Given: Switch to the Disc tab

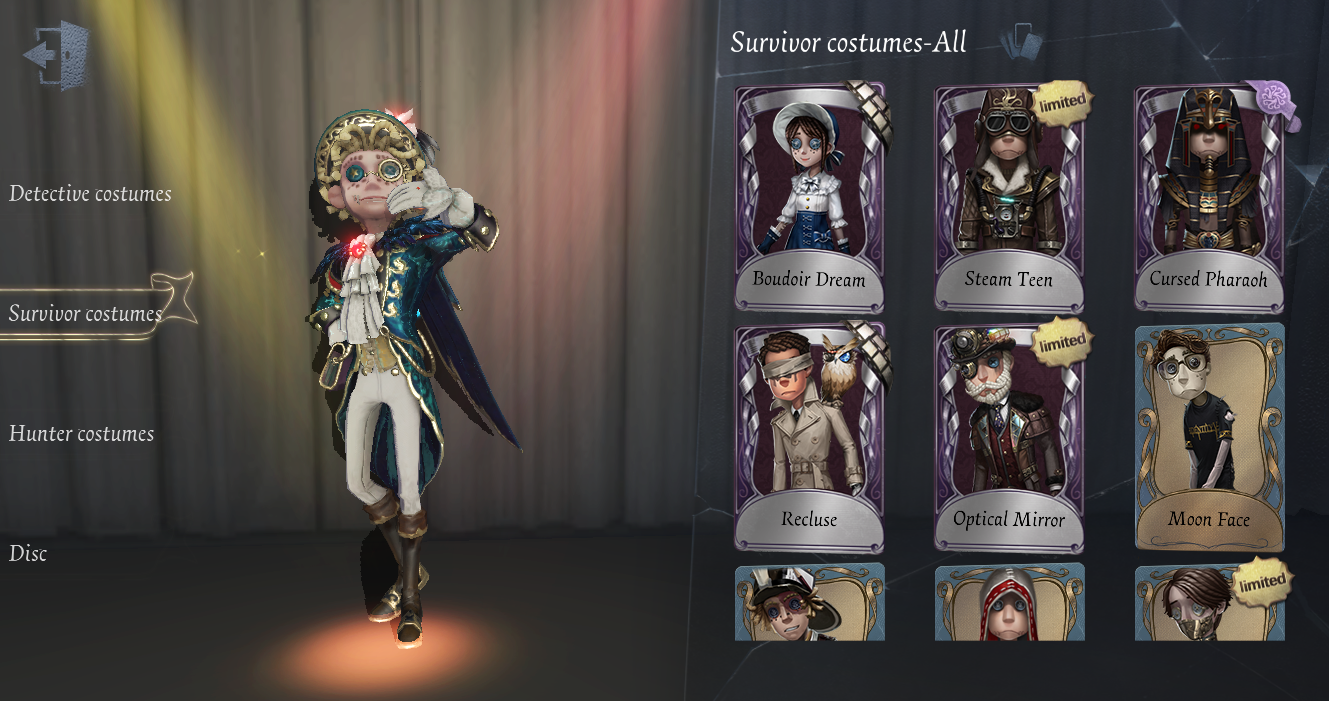Looking at the screenshot, I should tap(28, 554).
